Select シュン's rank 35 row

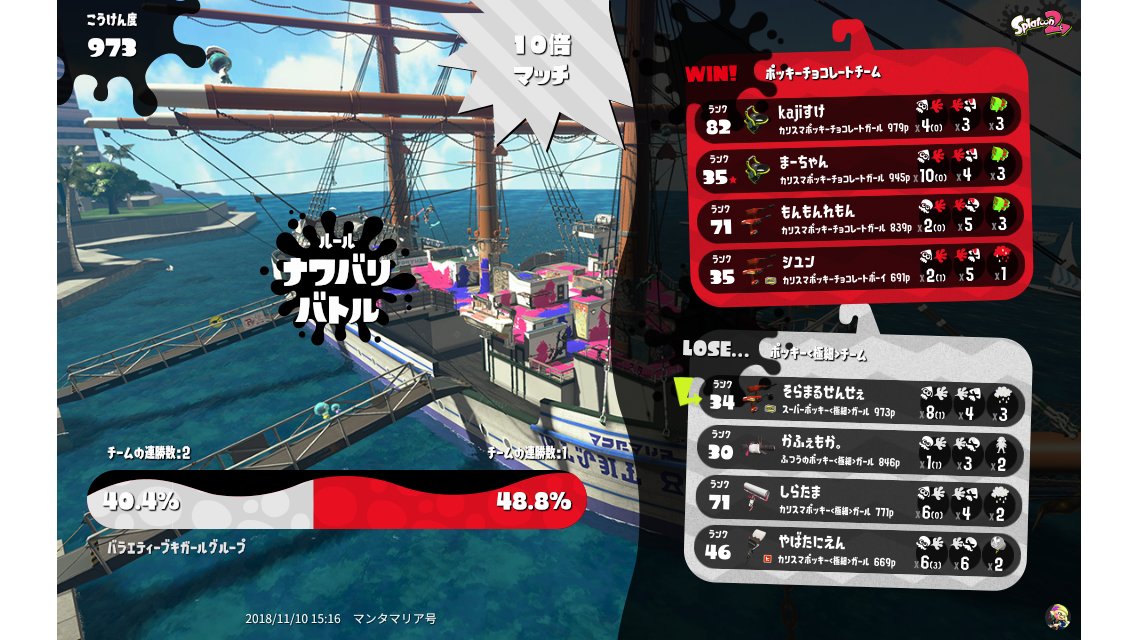[858, 268]
